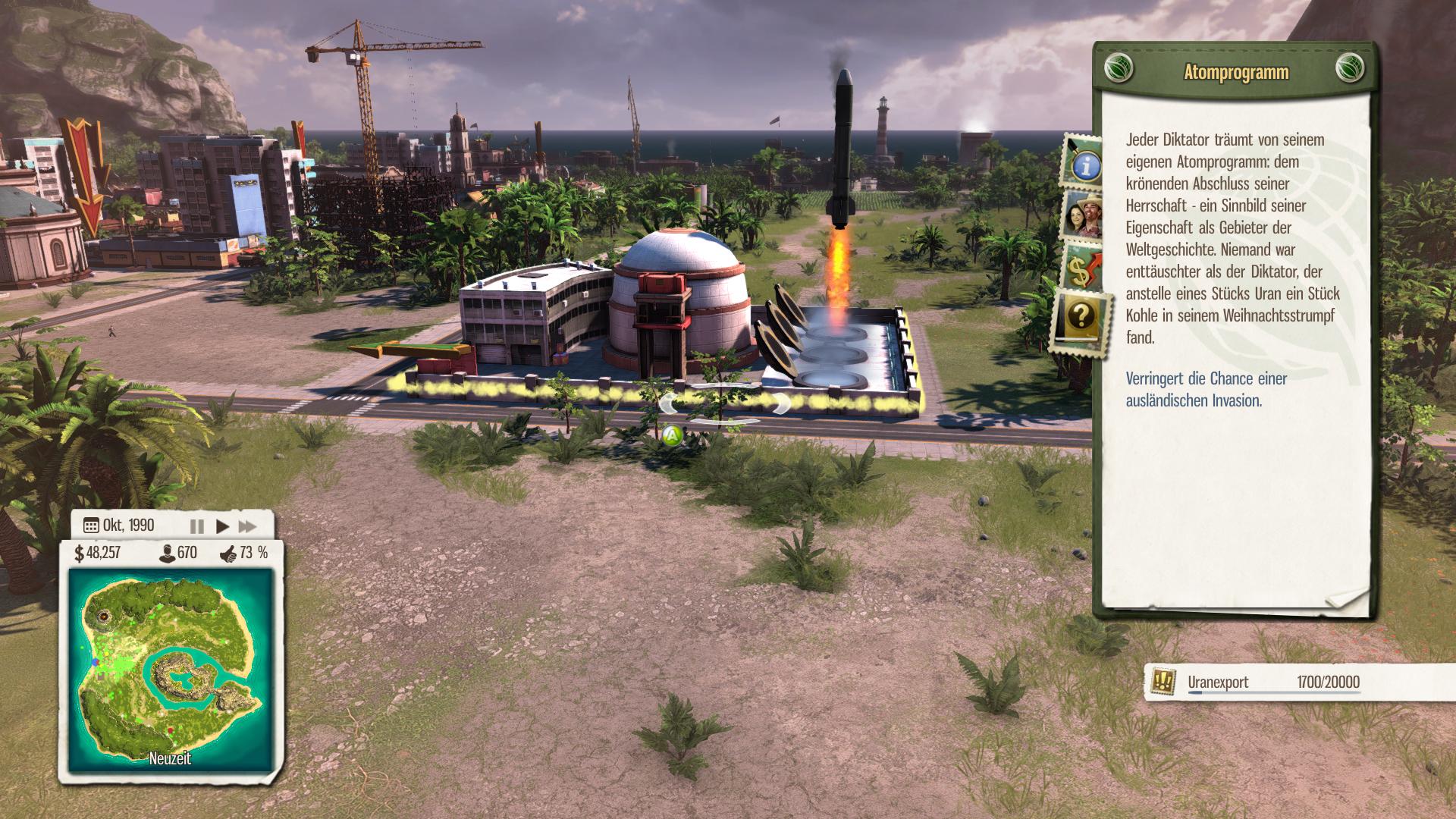Open the blue info tab stamp
The height and width of the screenshot is (819, 1456).
point(1084,163)
